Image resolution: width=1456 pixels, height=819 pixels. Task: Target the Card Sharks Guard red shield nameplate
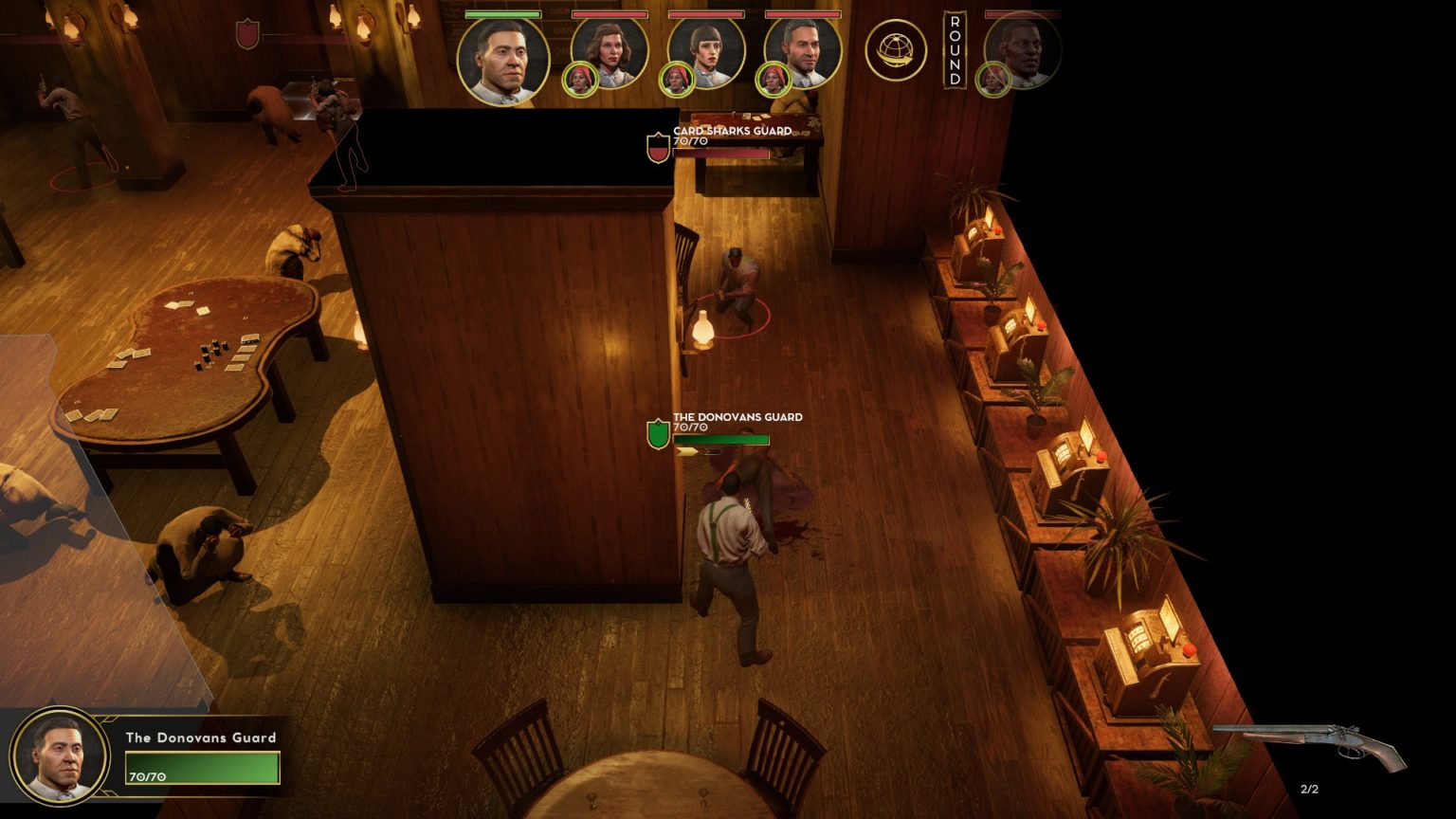point(658,147)
